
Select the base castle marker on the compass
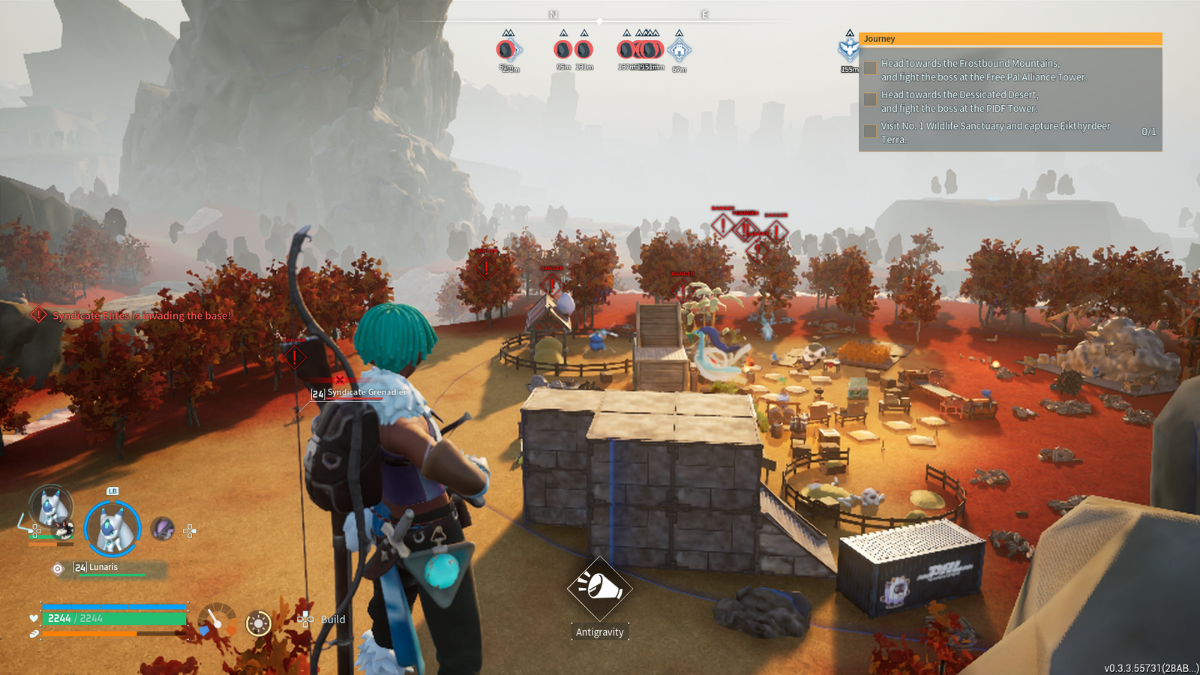coord(679,49)
